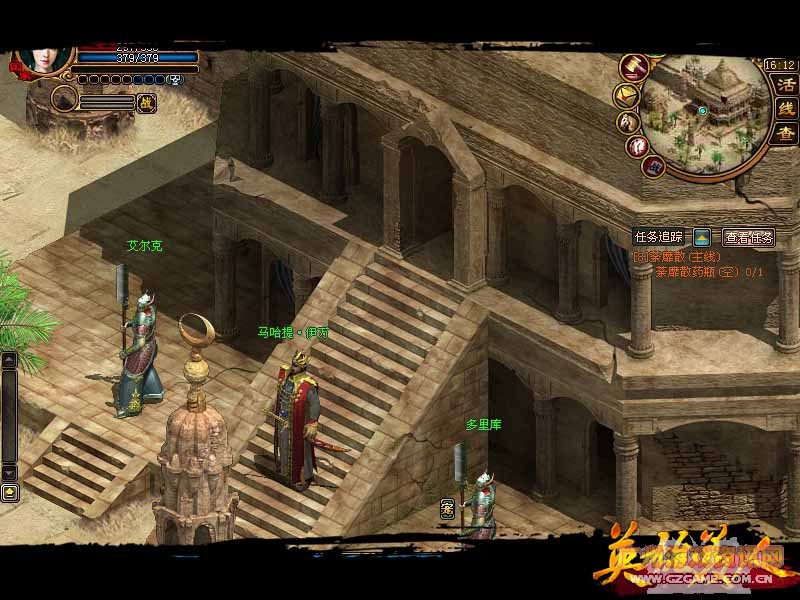Image resolution: width=800 pixels, height=600 pixels.
Task: Click the skull icon beside the buff slots
Action: click(x=176, y=79)
